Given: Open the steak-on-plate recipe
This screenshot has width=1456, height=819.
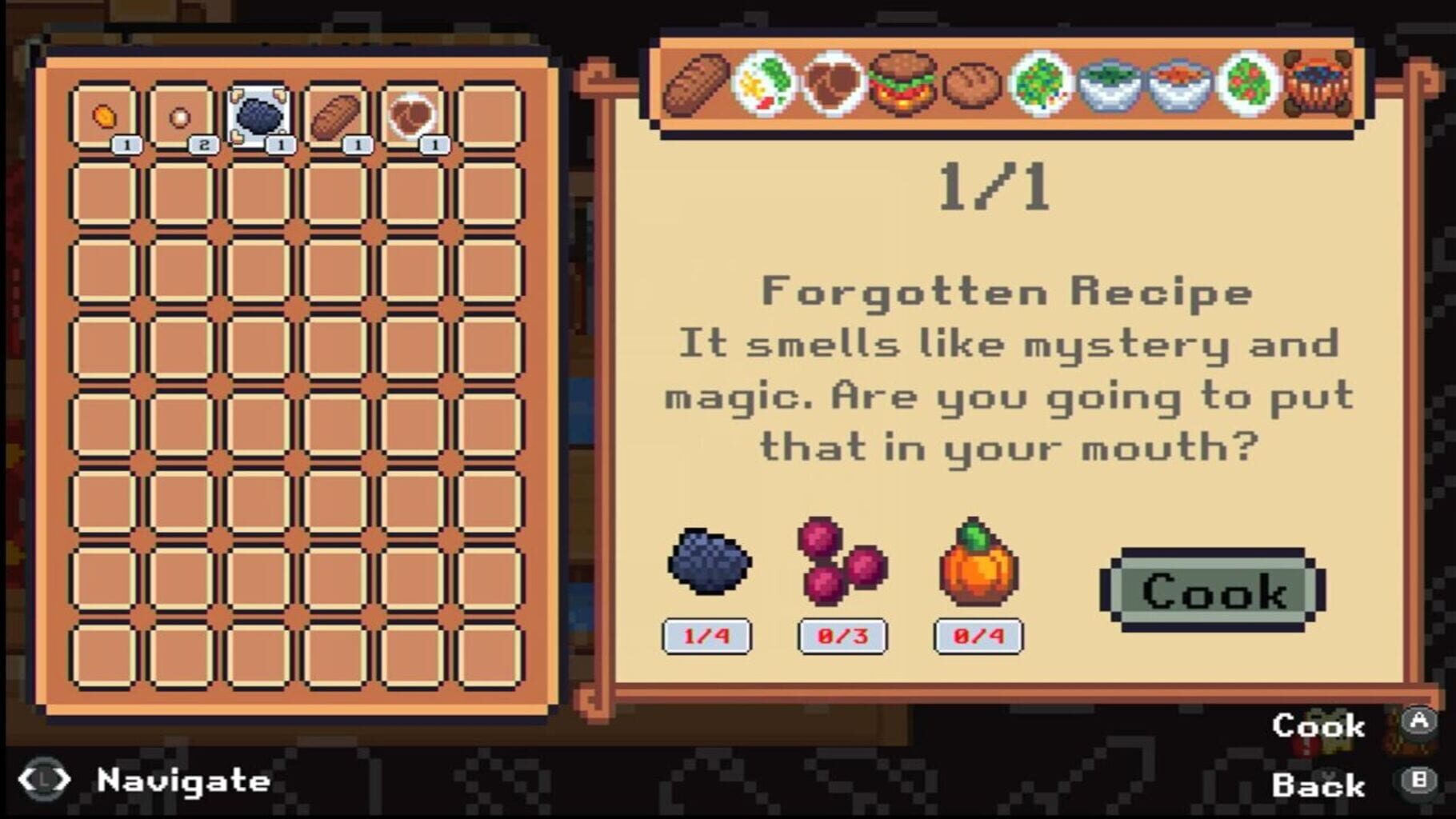Looking at the screenshot, I should 833,88.
